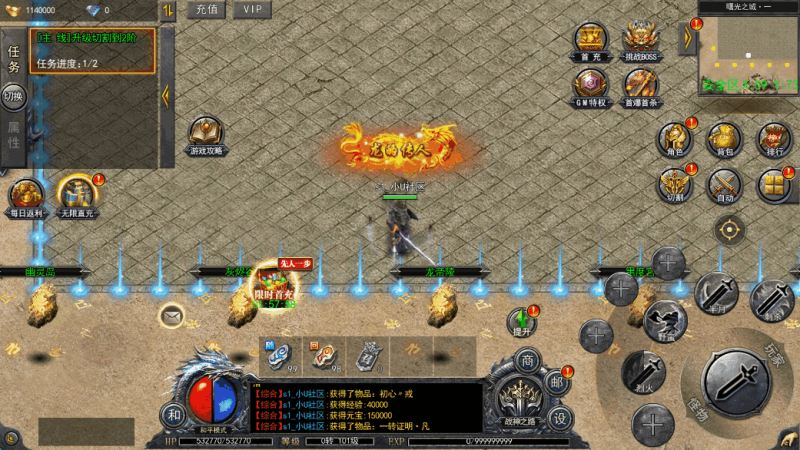Image resolution: width=800 pixels, height=450 pixels.
Task: Open the 商 shop round button
Action: point(527,361)
